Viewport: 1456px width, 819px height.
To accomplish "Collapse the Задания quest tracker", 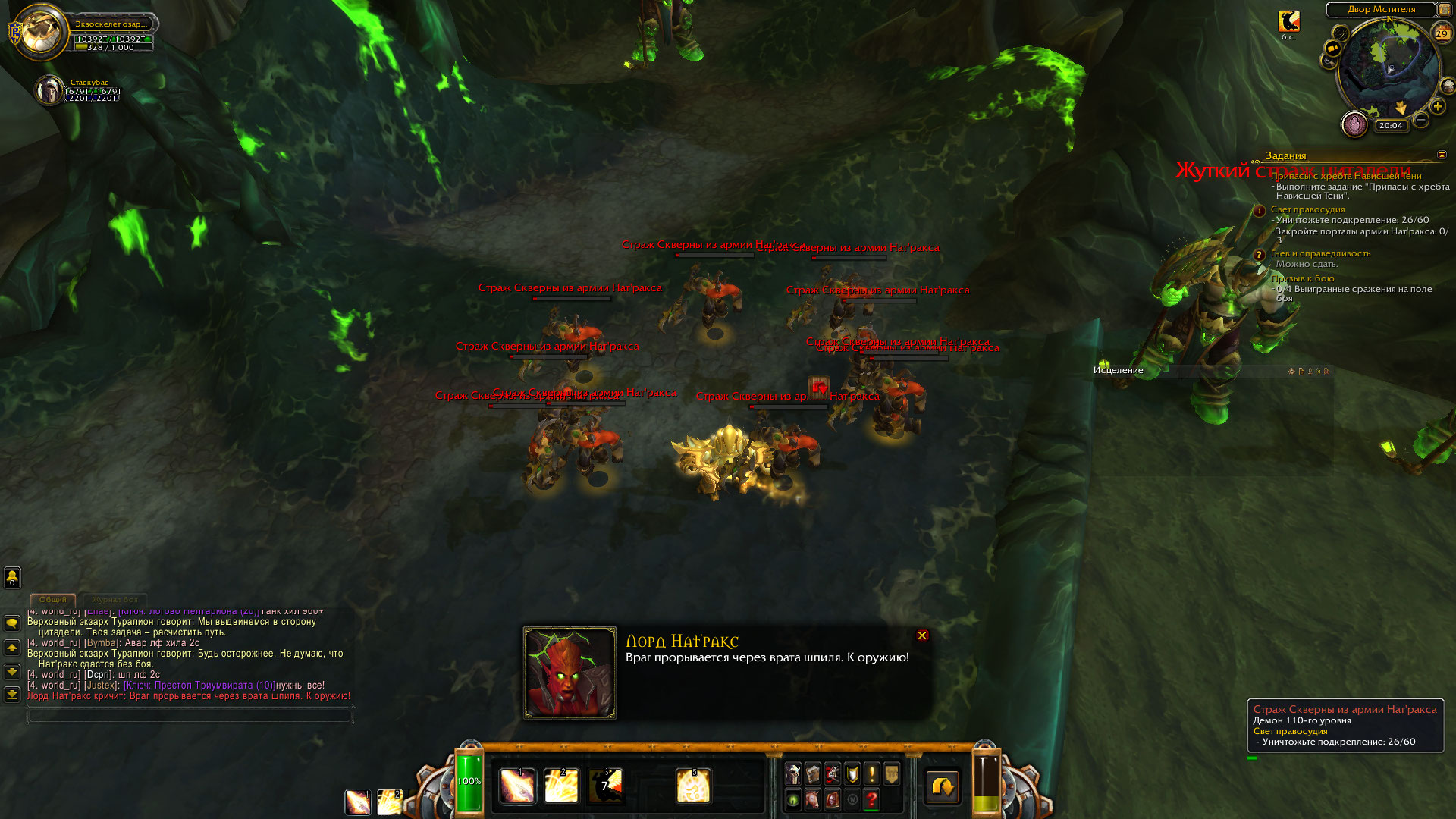I will [1442, 155].
